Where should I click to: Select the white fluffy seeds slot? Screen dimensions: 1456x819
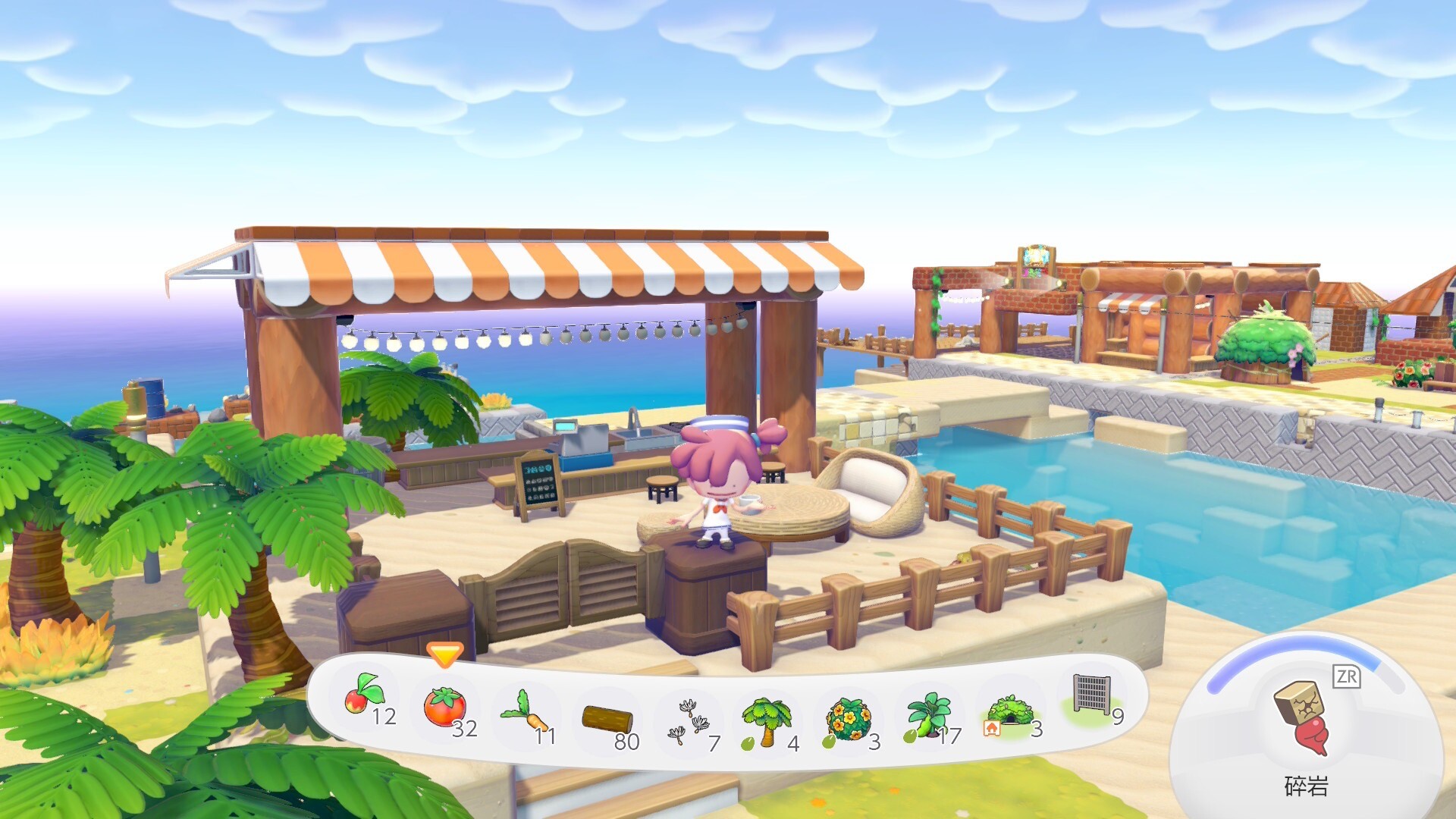[x=689, y=721]
